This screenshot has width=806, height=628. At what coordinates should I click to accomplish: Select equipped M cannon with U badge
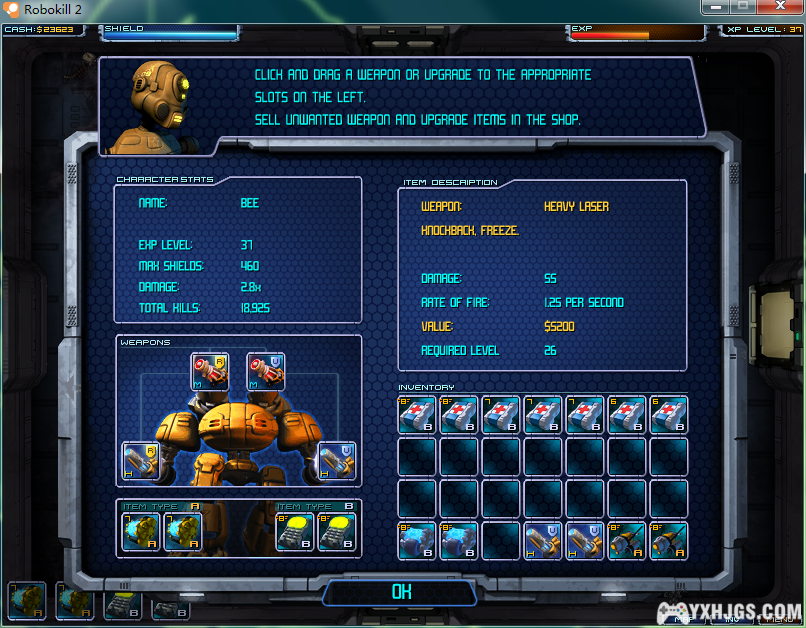(x=266, y=372)
